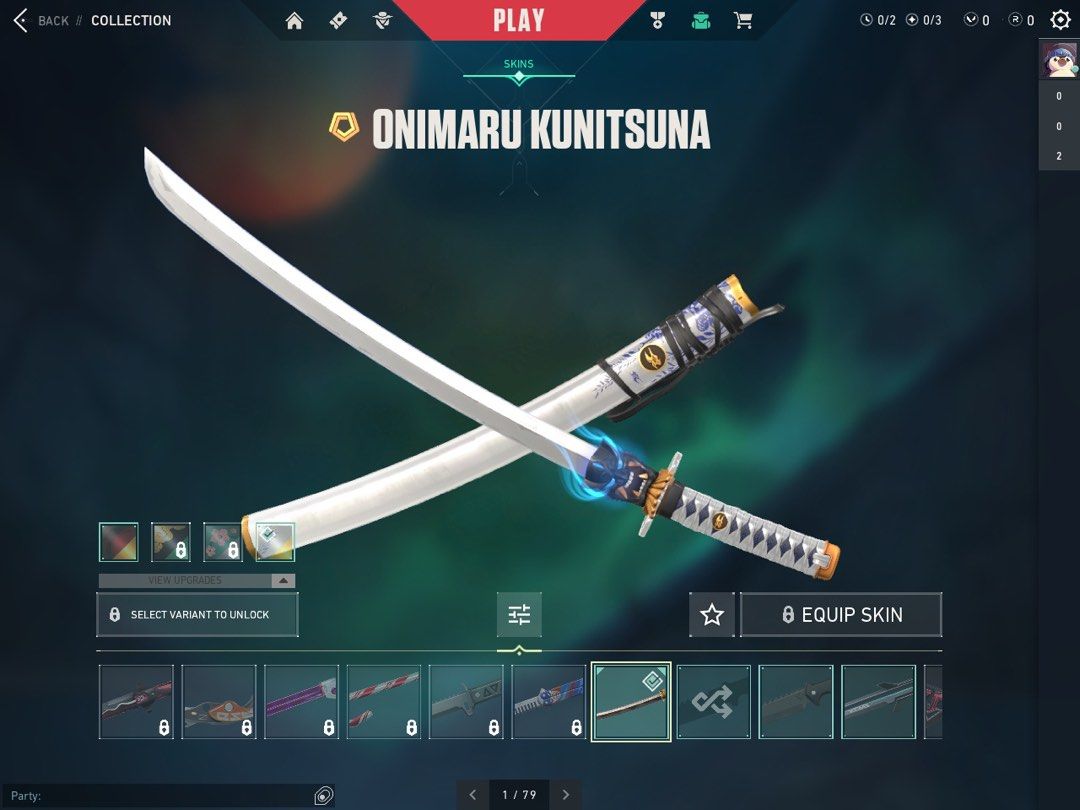Hit the red PLAY button
Screen dimensions: 1080x810
(519, 20)
